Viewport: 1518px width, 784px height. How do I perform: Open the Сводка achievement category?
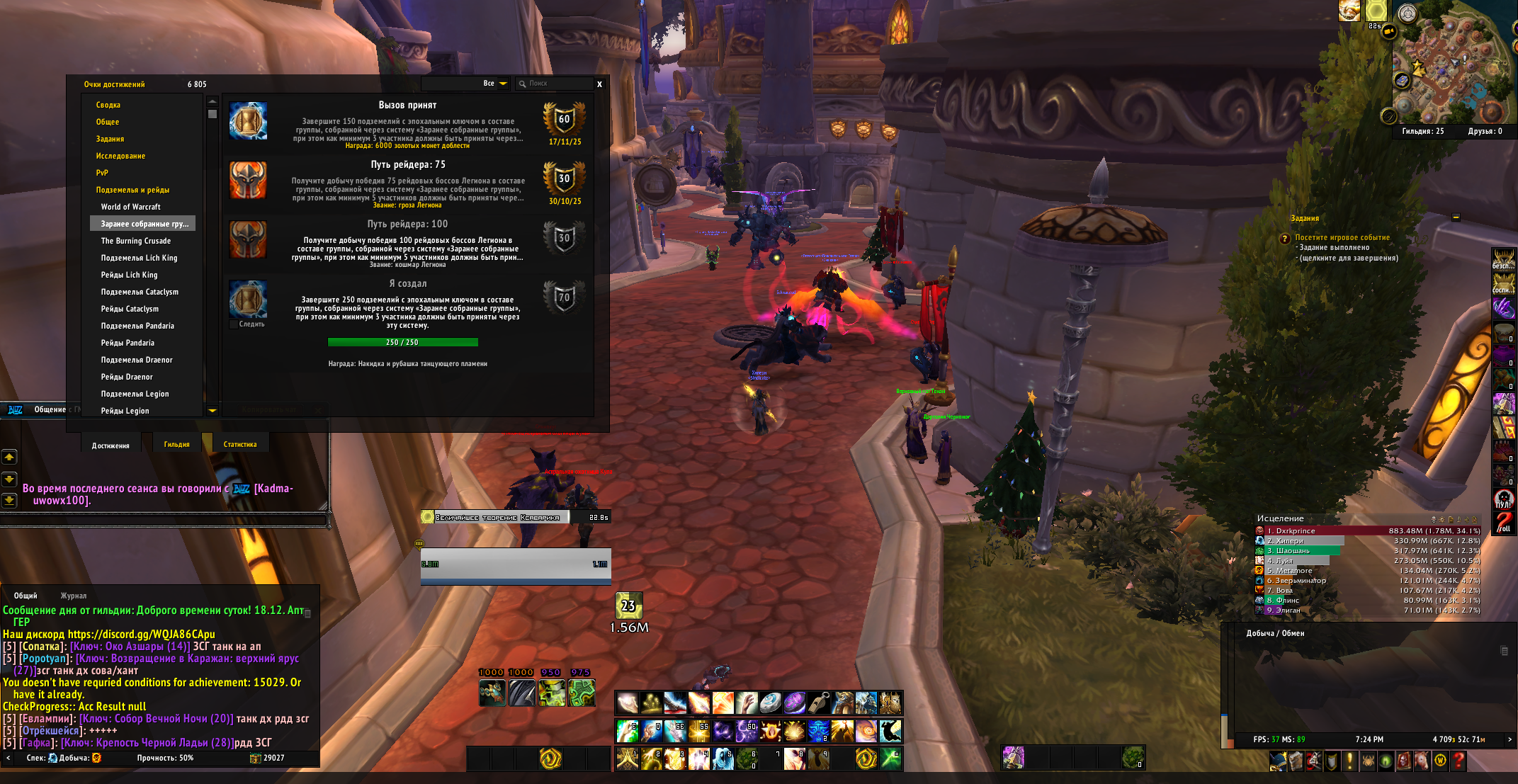(108, 105)
